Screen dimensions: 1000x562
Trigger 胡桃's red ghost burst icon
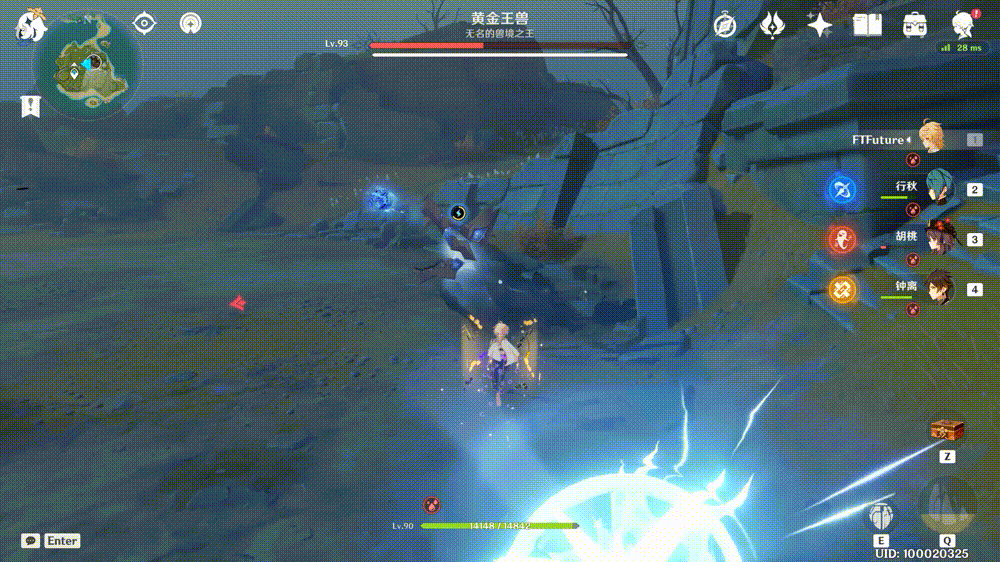pos(842,239)
